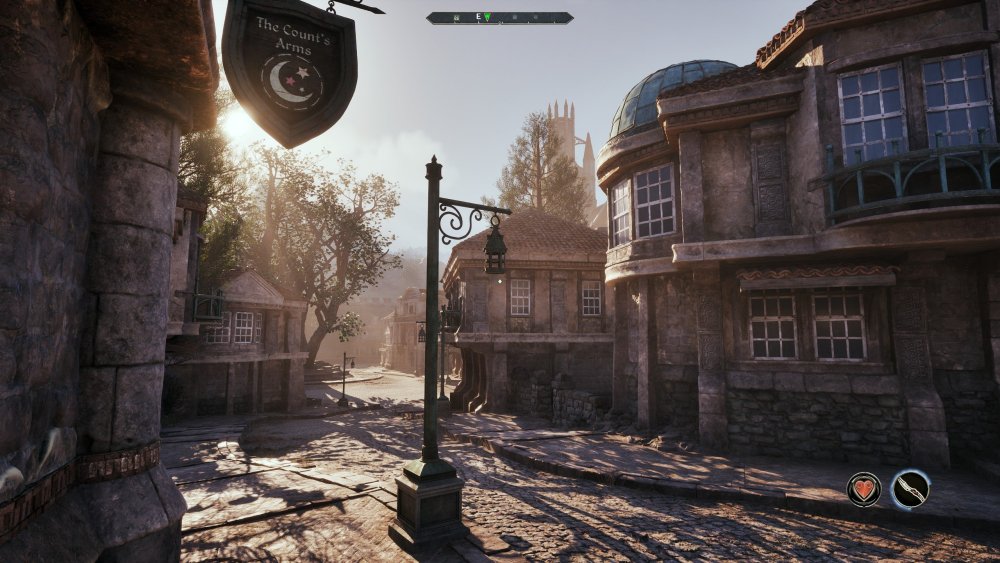The height and width of the screenshot is (563, 1000).
Task: Activate the blue-ringed dagger weapon icon
Action: pyautogui.click(x=910, y=489)
